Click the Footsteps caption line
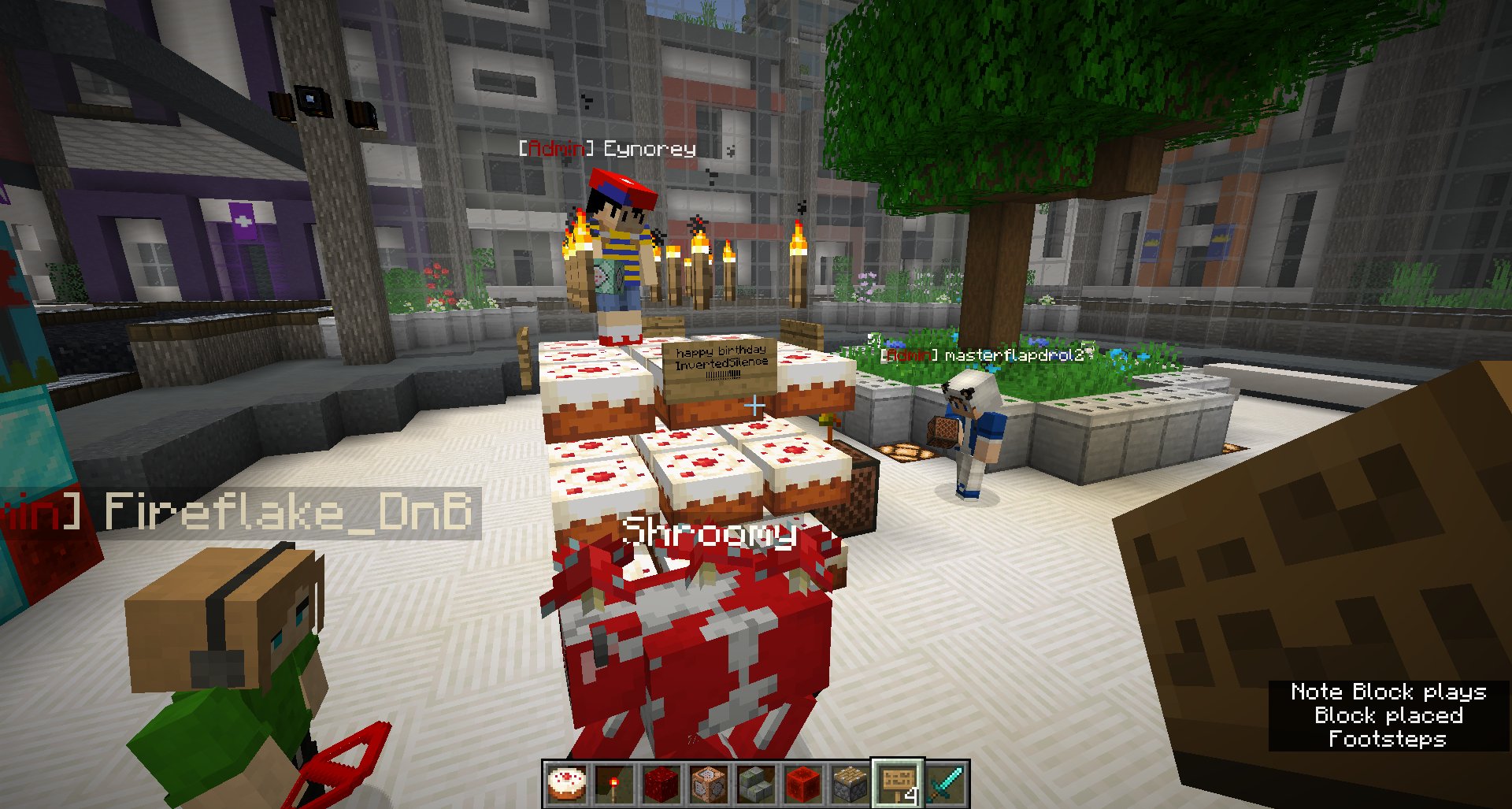 pos(1388,740)
